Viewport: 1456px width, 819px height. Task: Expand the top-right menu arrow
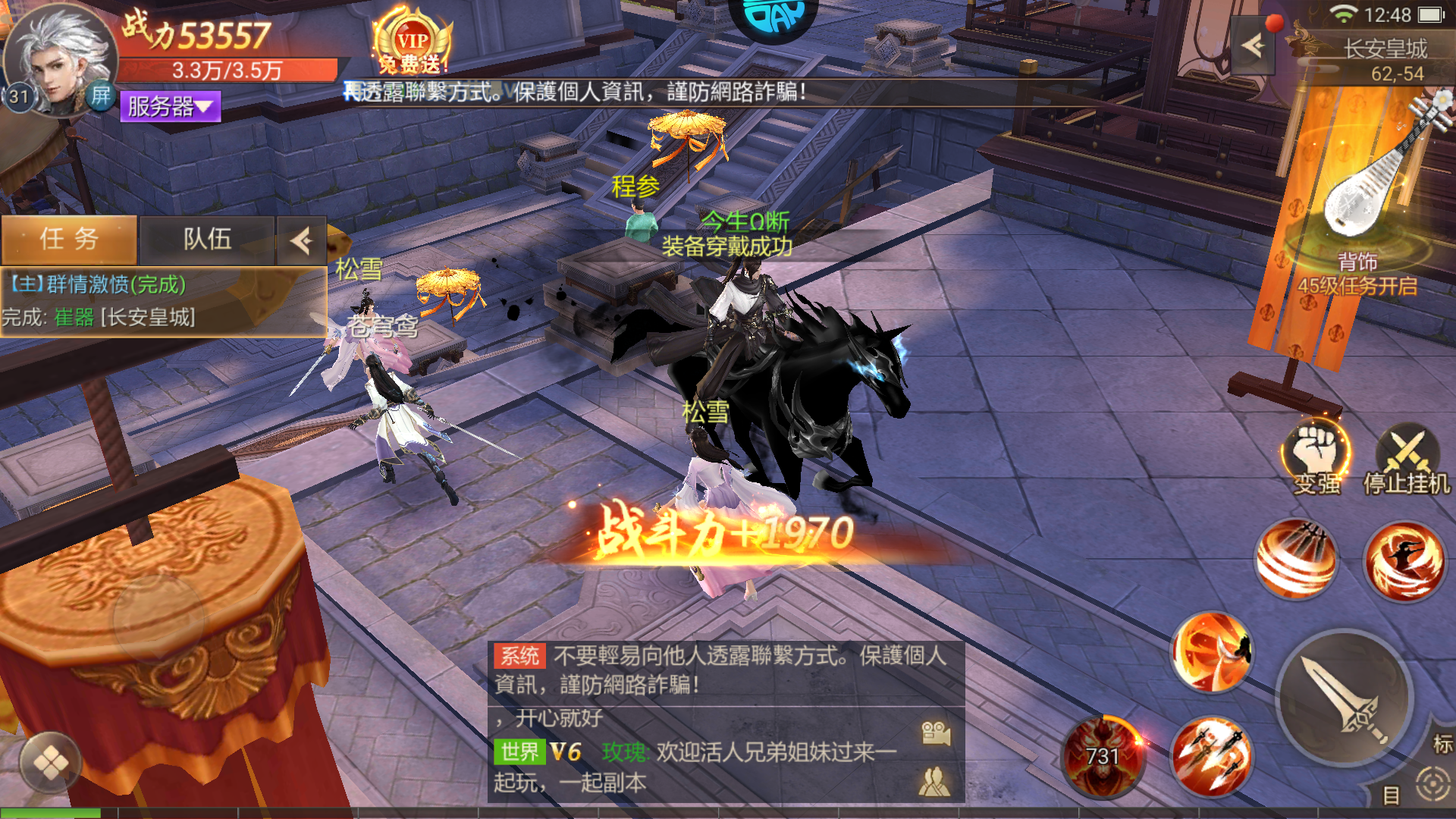tap(1254, 46)
